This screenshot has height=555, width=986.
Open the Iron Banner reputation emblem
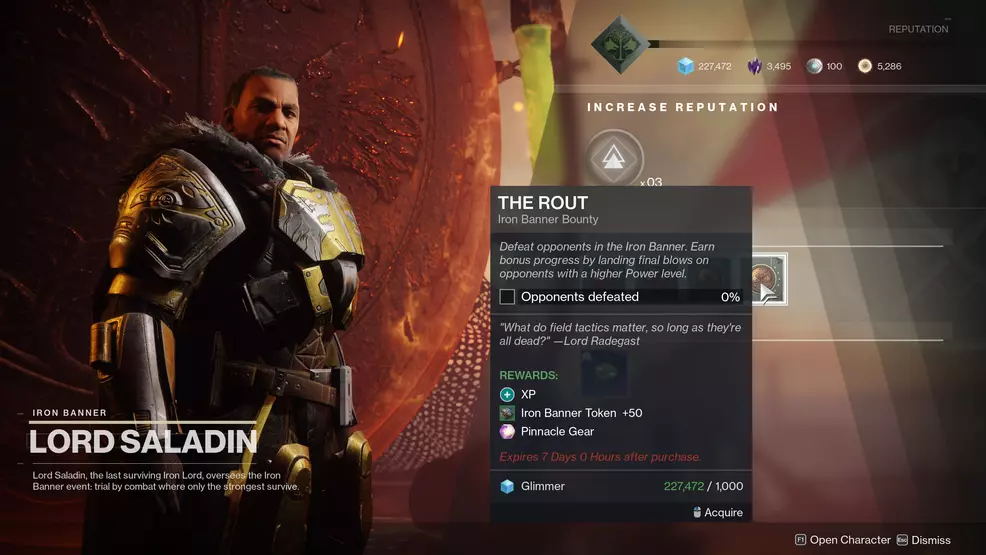click(x=618, y=43)
